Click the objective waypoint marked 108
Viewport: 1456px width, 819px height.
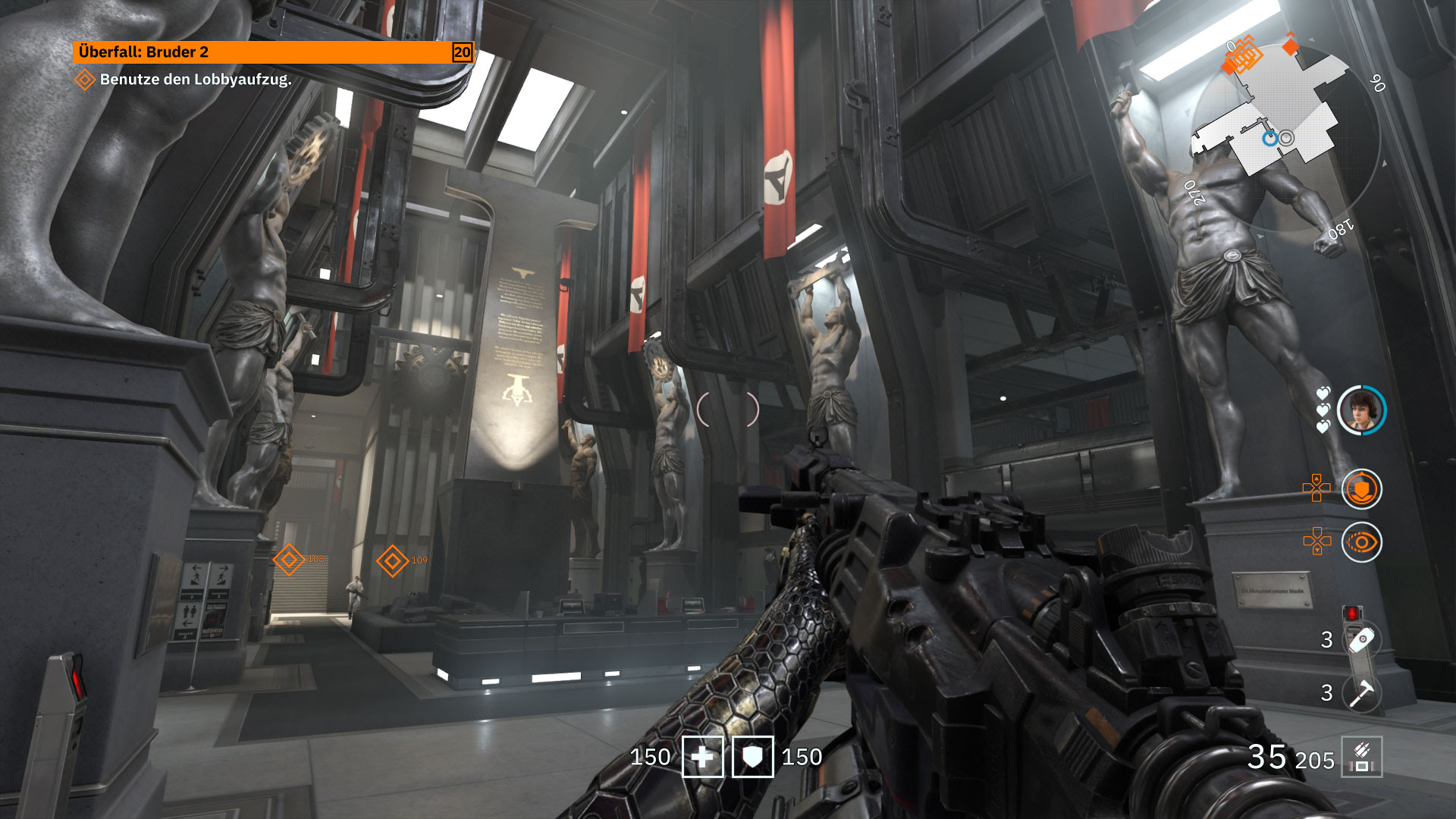(289, 560)
